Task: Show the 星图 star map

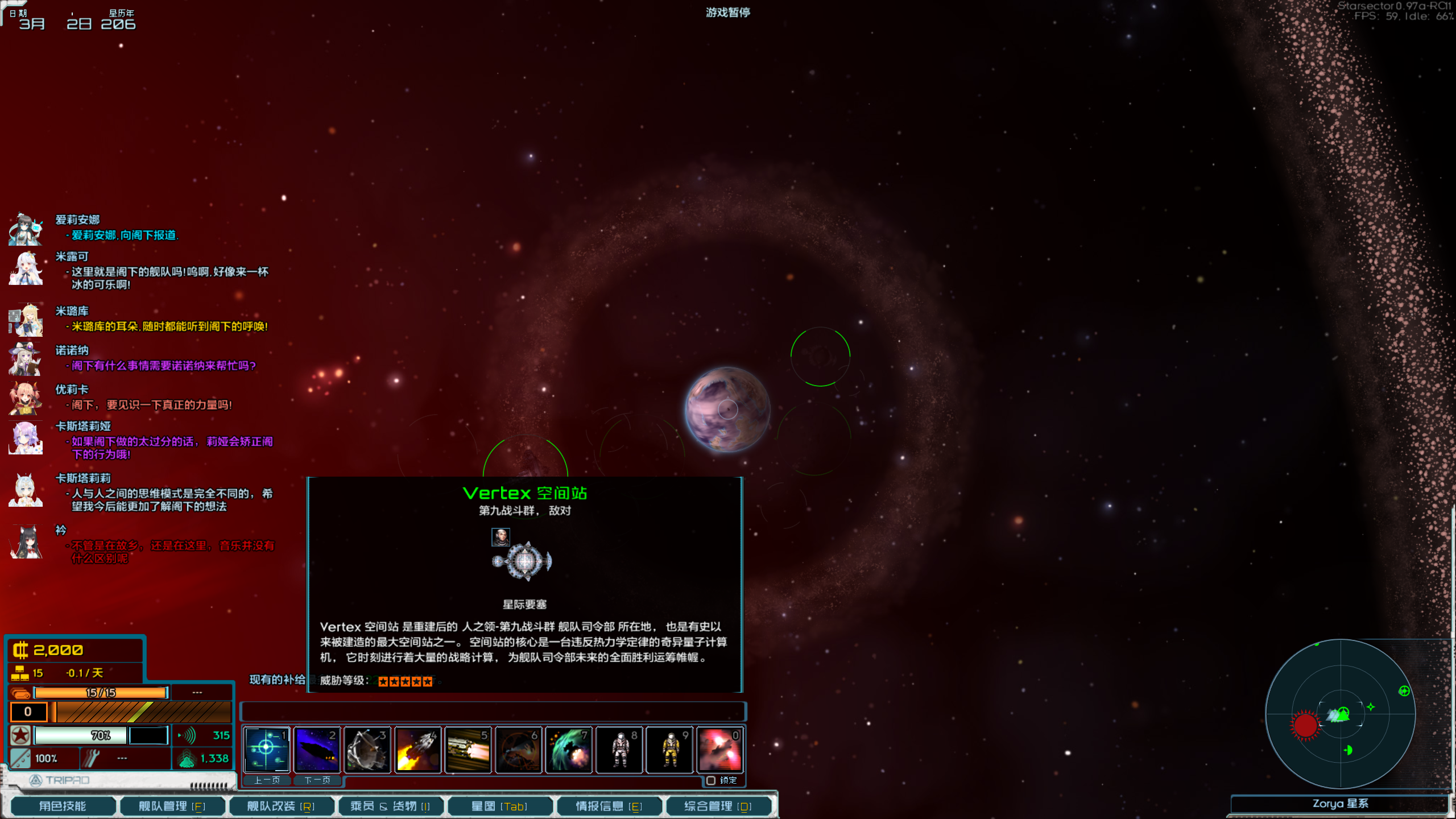Action: click(x=499, y=806)
